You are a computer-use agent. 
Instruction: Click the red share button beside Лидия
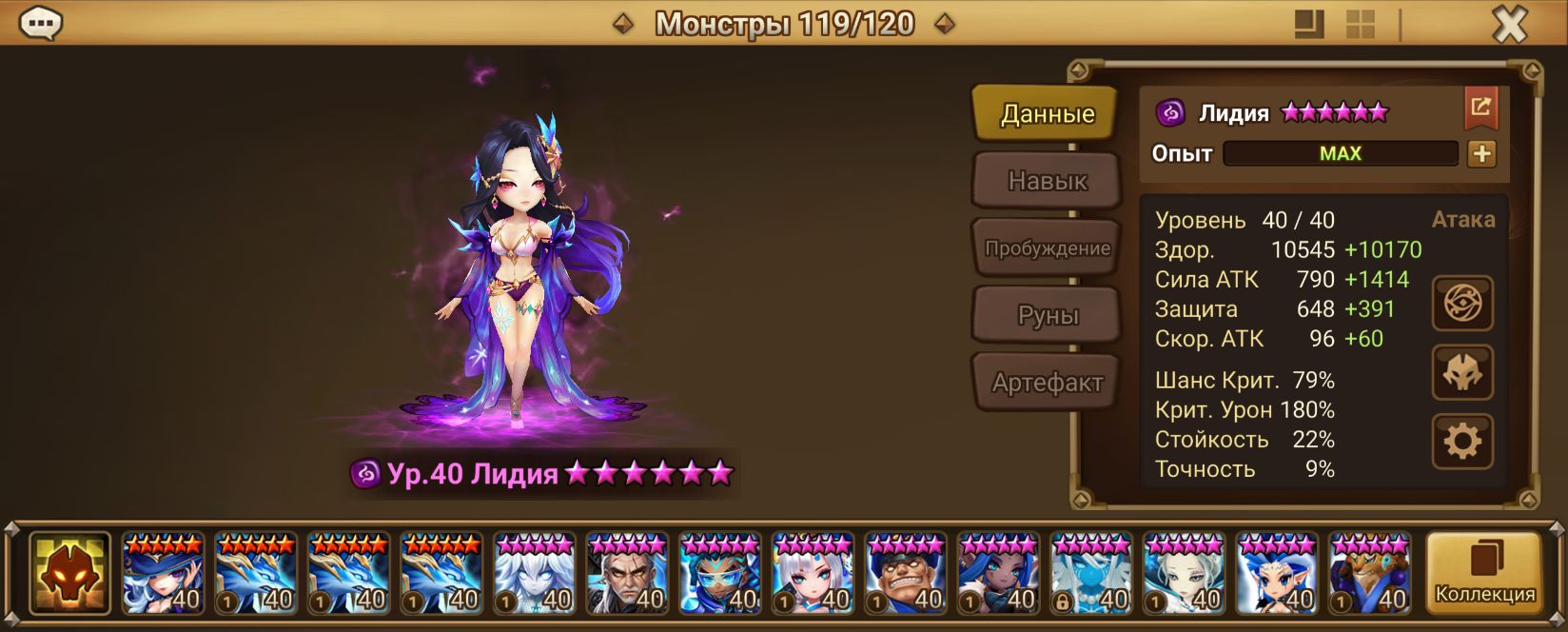point(1480,109)
